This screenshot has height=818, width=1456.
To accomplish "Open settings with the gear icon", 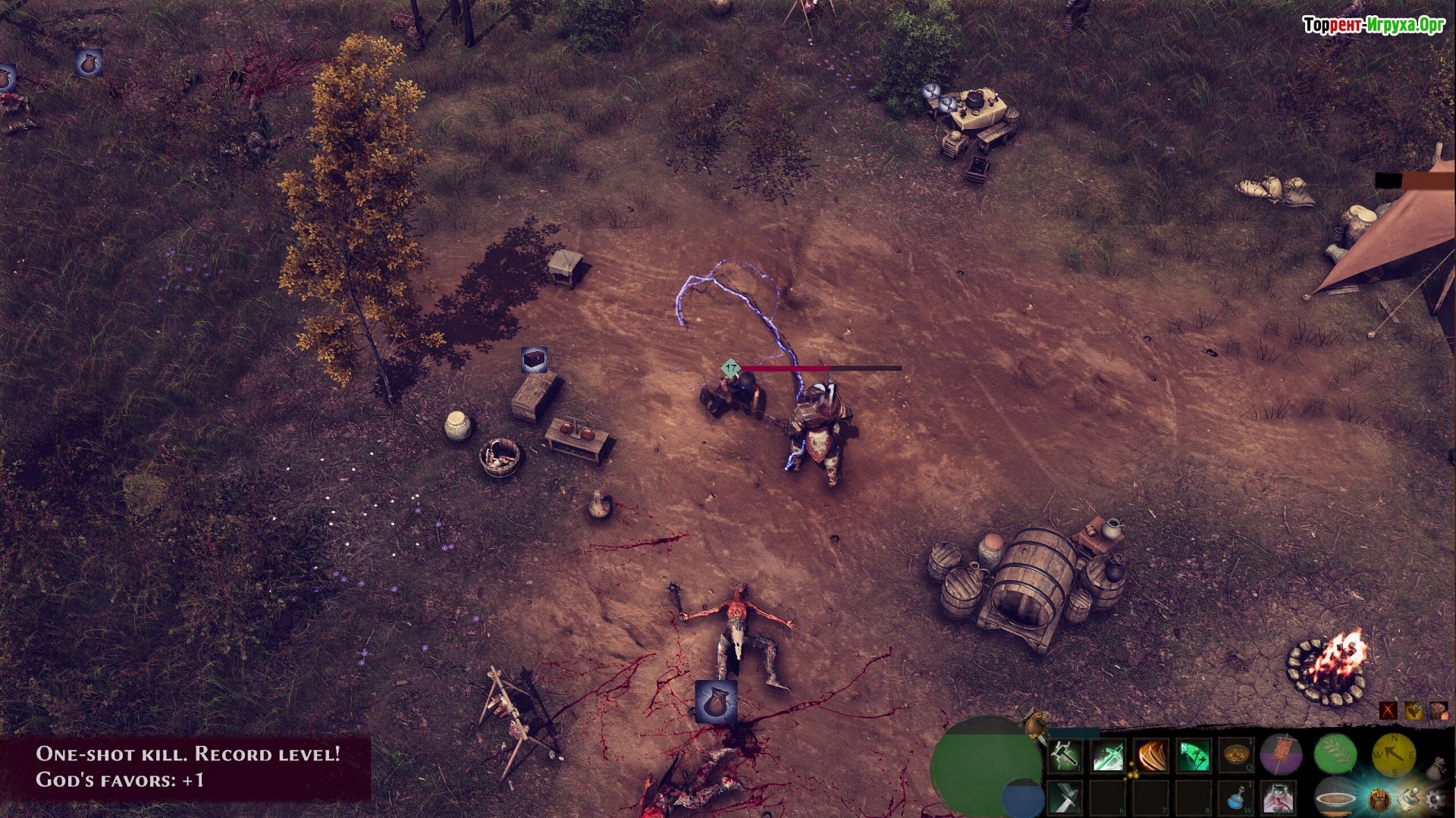I will [x=1434, y=799].
